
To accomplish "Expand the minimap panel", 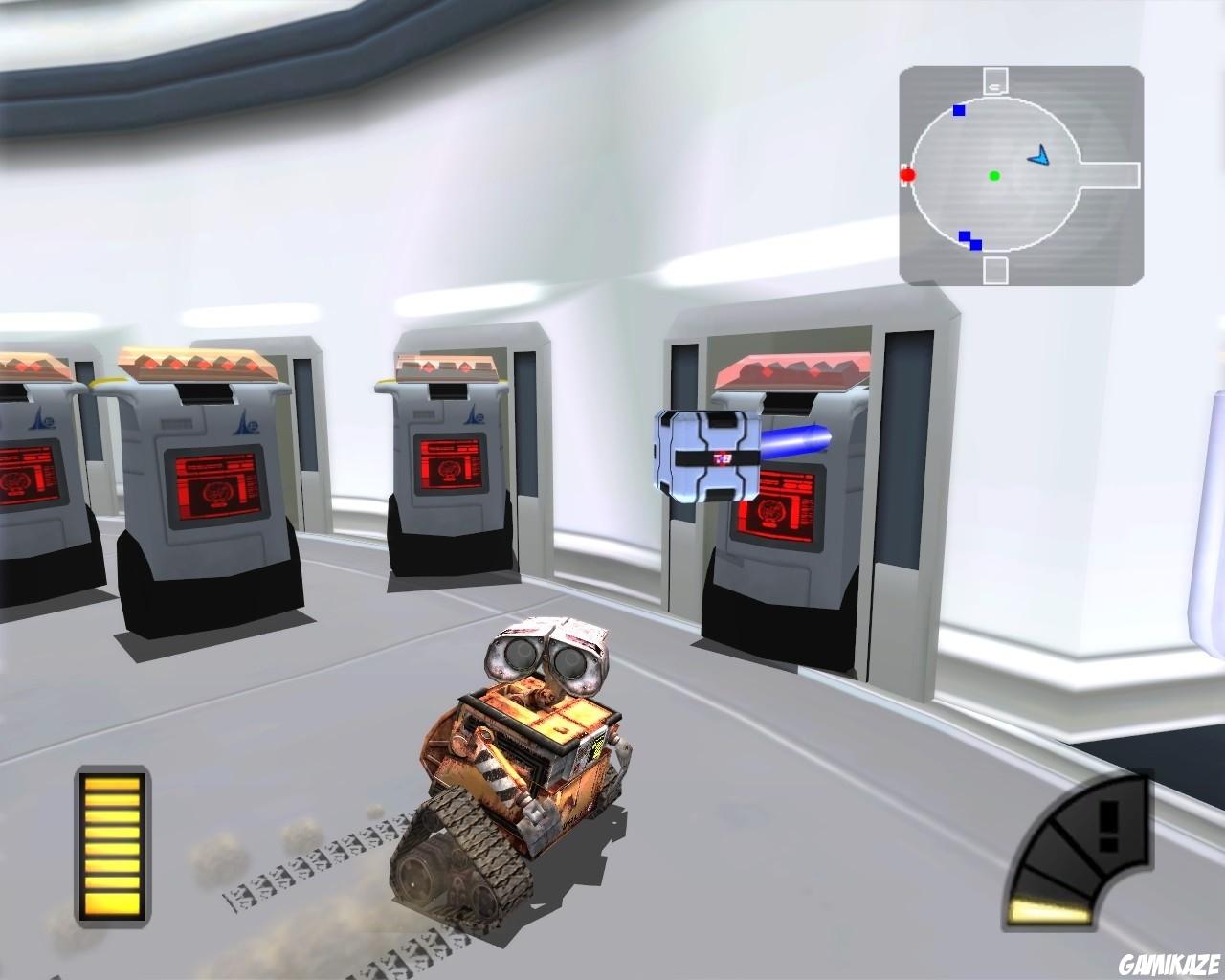I will tap(1019, 175).
